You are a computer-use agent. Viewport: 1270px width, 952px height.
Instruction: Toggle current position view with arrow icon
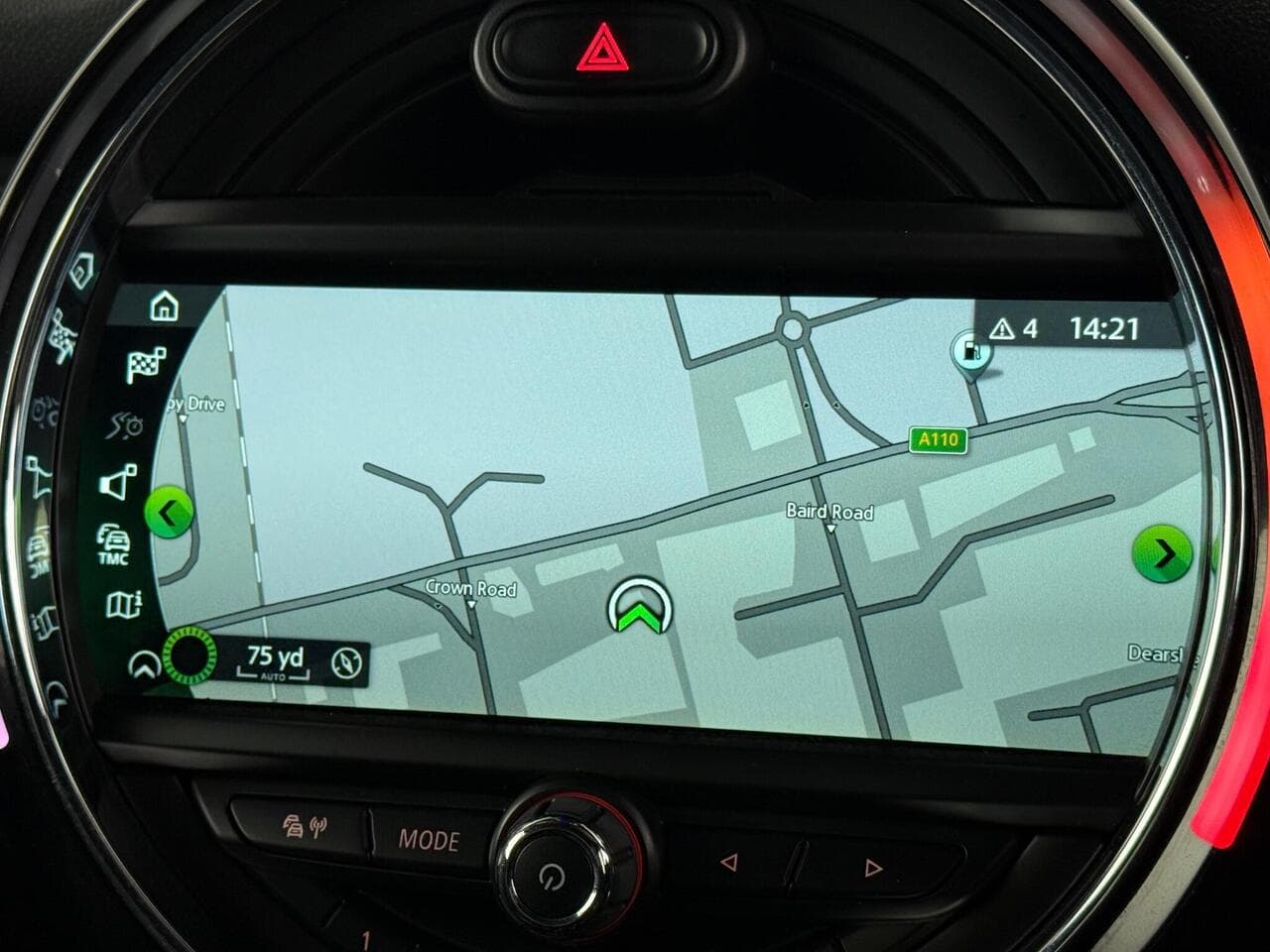click(x=147, y=664)
